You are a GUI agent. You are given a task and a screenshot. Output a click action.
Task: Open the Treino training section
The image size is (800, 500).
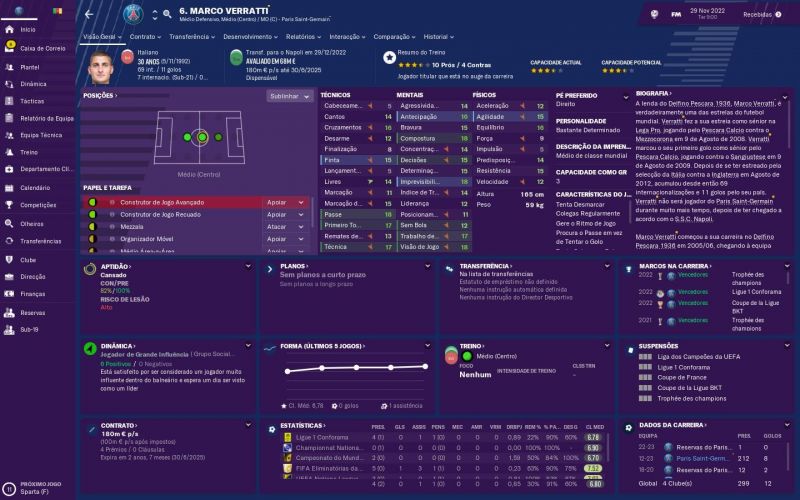(29, 153)
